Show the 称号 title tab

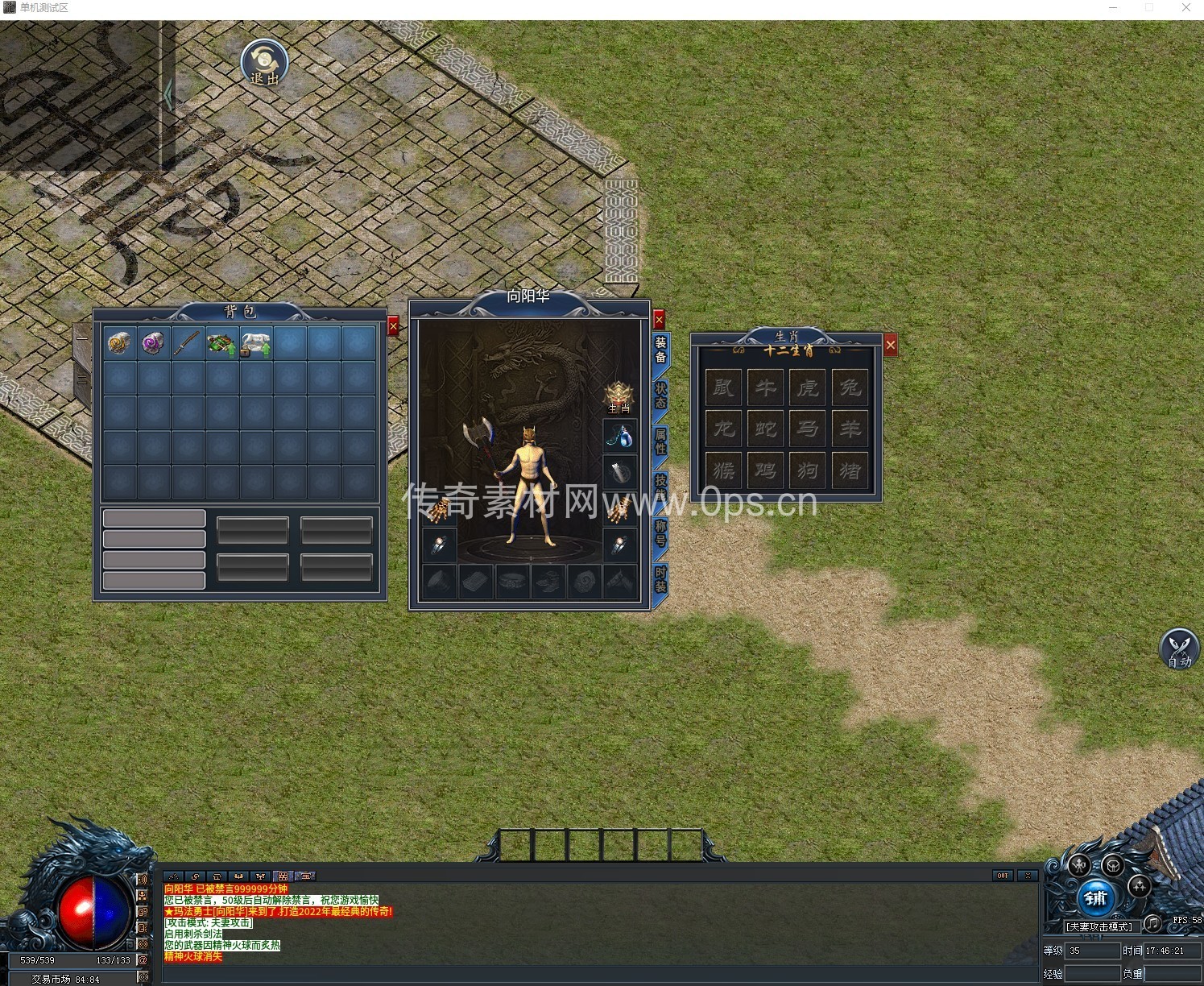(x=660, y=532)
